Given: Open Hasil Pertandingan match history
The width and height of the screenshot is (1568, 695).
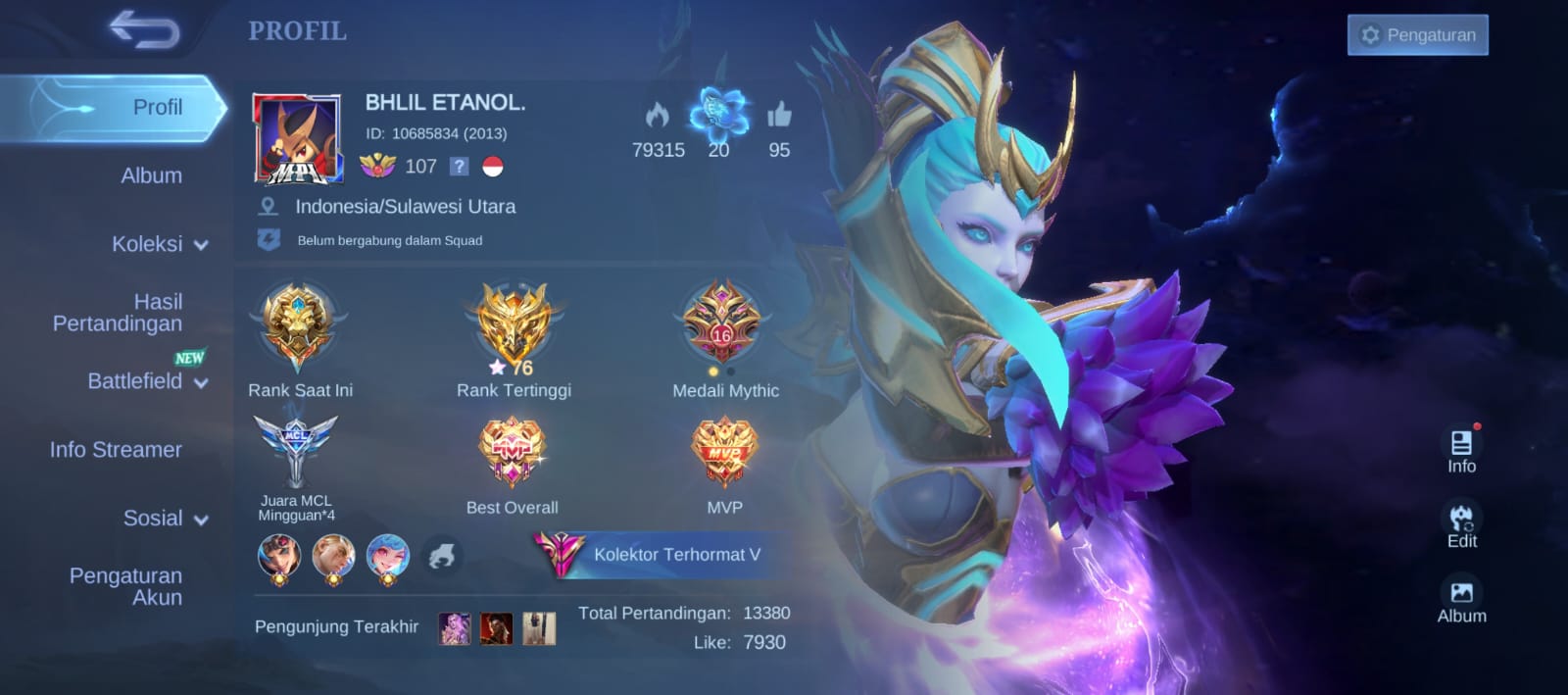Looking at the screenshot, I should (x=119, y=313).
